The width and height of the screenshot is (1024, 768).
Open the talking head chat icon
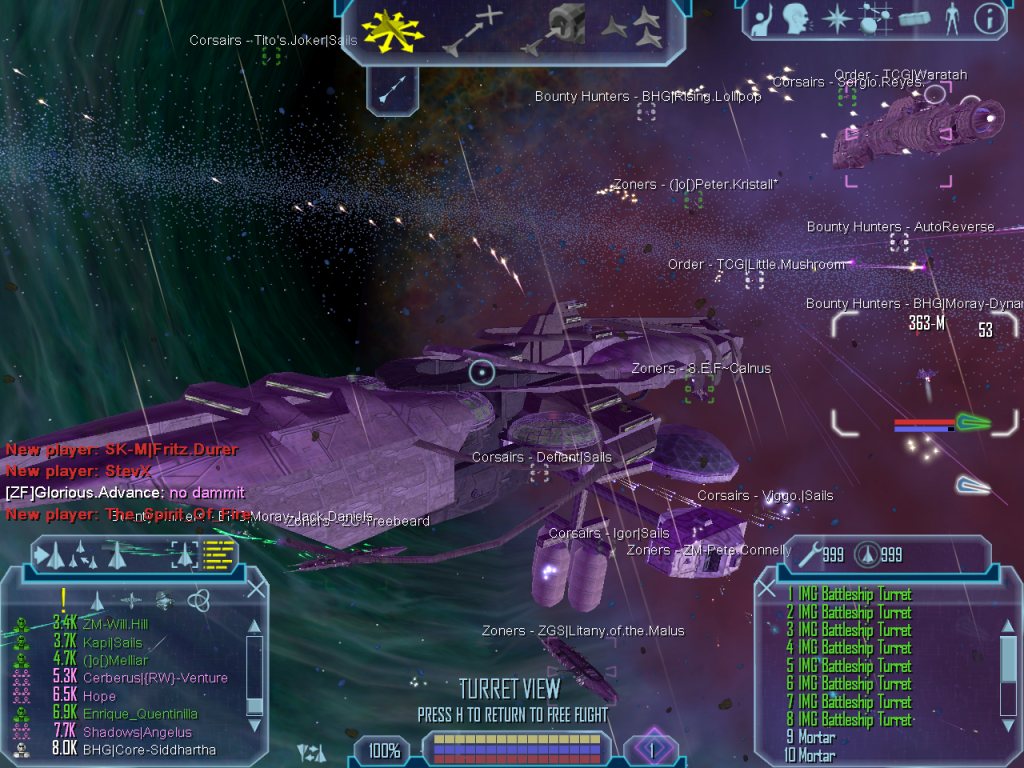796,18
